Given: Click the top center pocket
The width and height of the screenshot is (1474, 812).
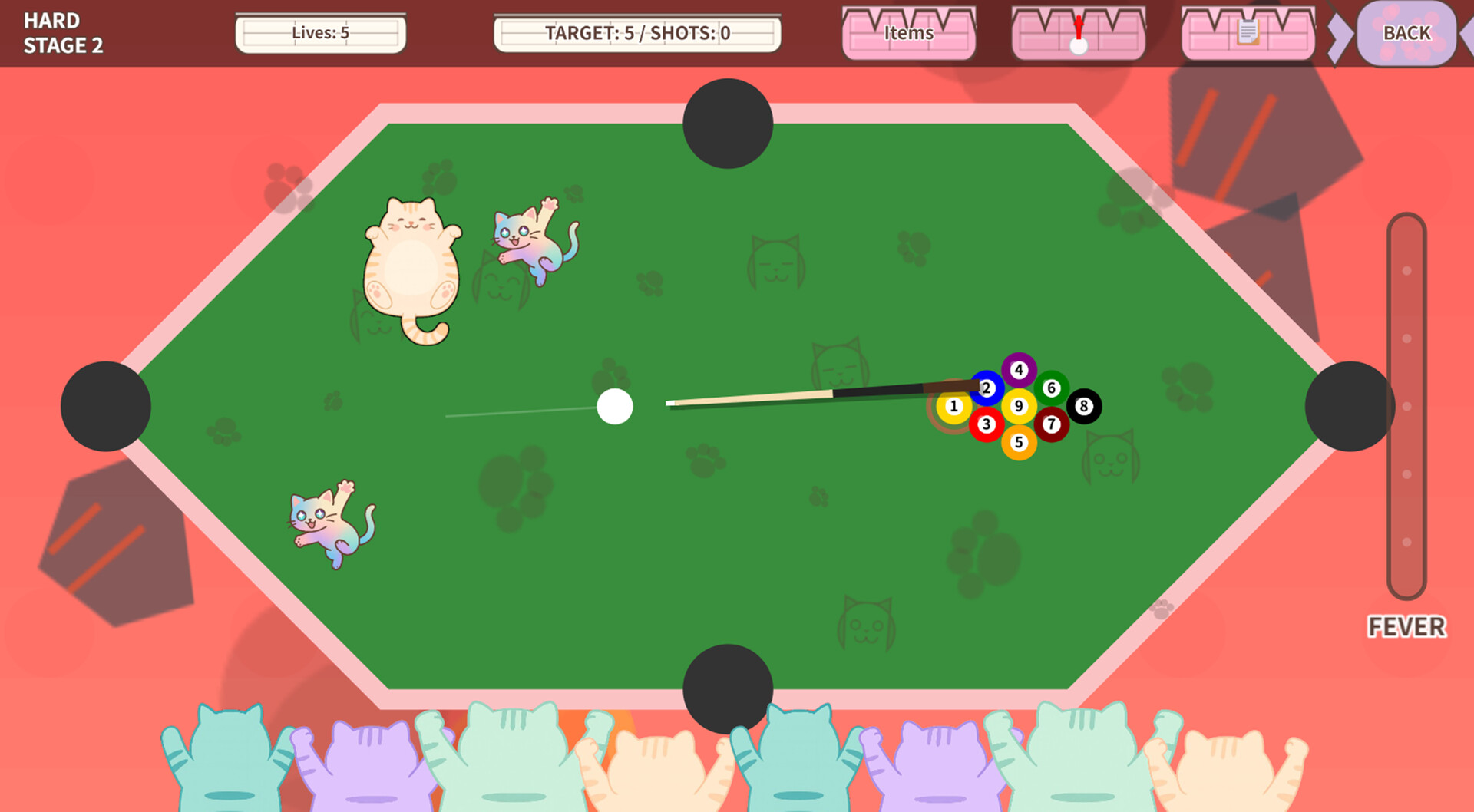Looking at the screenshot, I should click(729, 123).
